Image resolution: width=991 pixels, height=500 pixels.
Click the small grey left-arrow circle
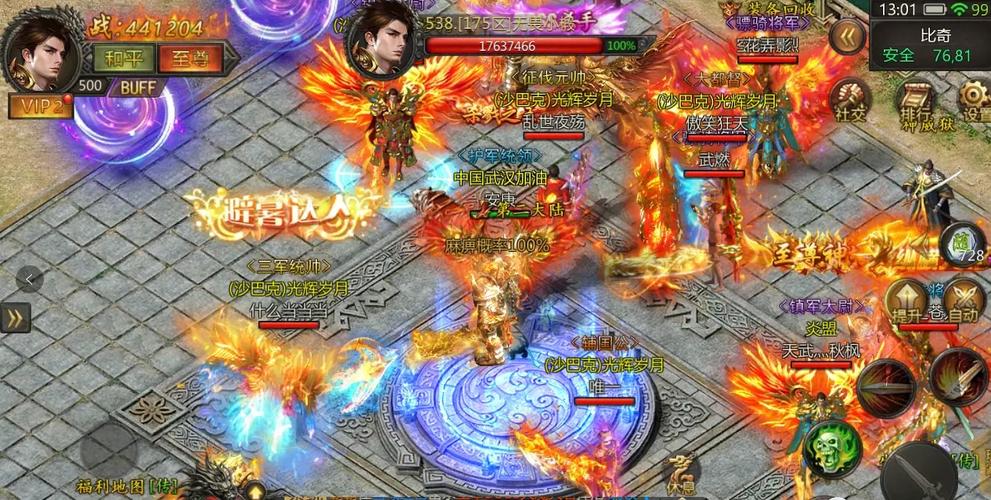click(29, 279)
